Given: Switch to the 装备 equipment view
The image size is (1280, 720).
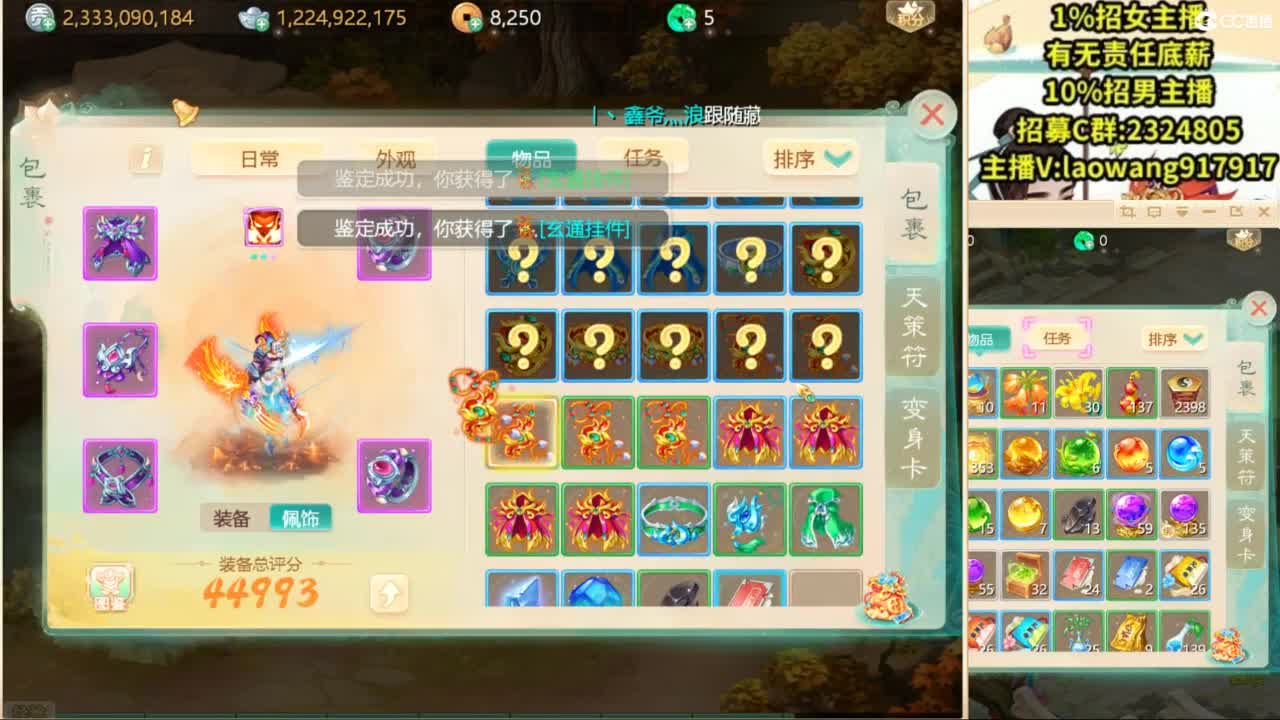Looking at the screenshot, I should coord(233,519).
